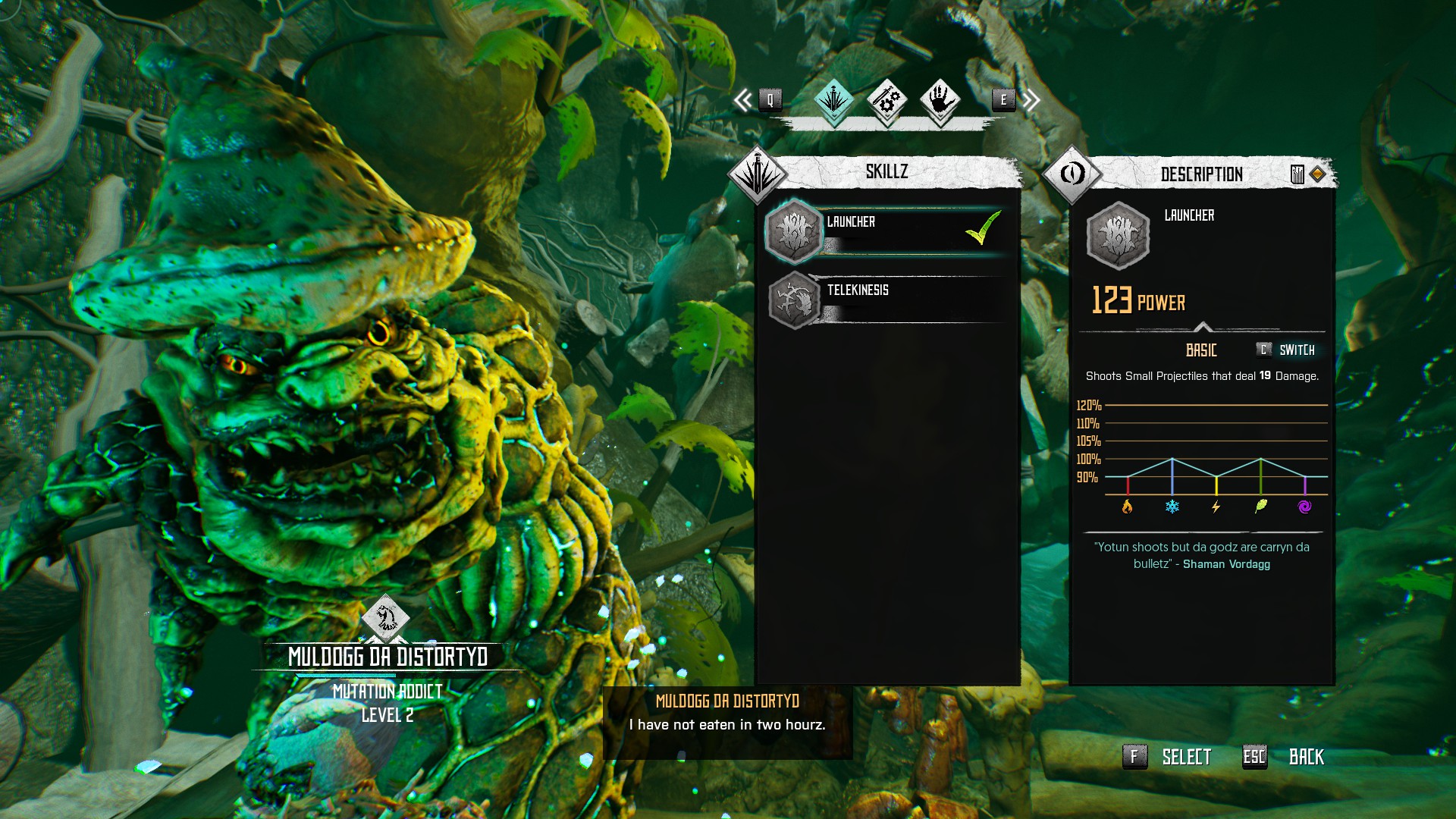Open the wrench and gears tab

(x=886, y=99)
